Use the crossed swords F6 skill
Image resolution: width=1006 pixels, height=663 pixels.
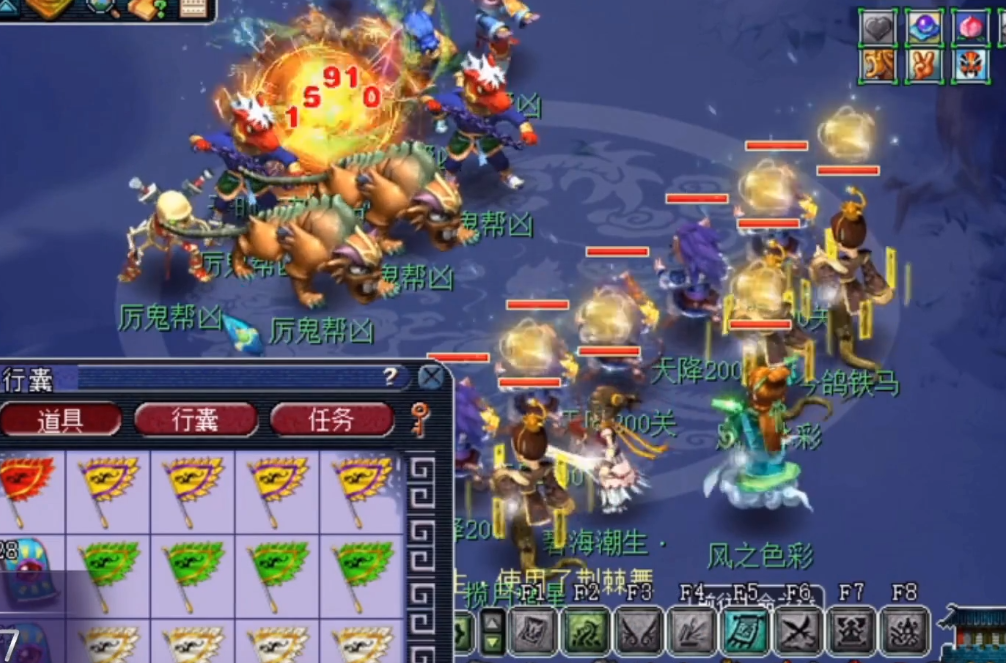click(798, 632)
